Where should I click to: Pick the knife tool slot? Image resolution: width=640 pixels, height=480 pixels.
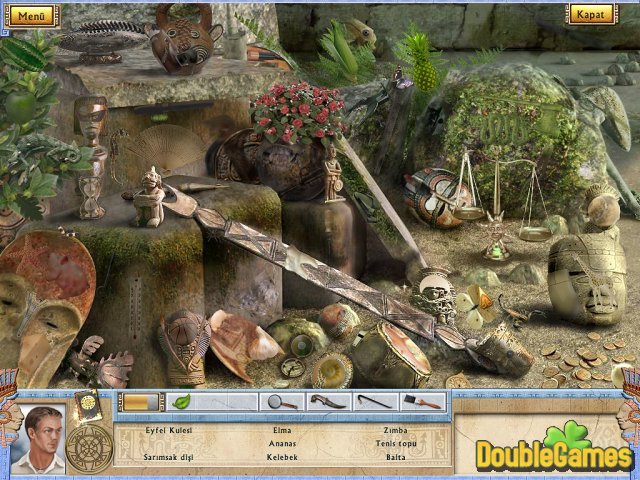click(x=325, y=402)
